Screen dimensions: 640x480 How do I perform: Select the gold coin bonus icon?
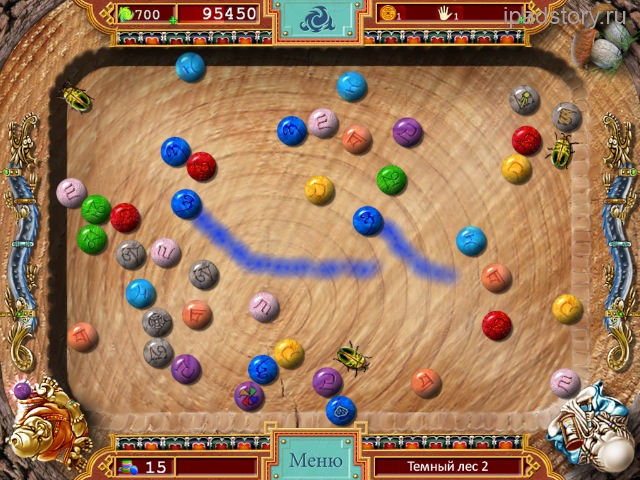click(386, 14)
